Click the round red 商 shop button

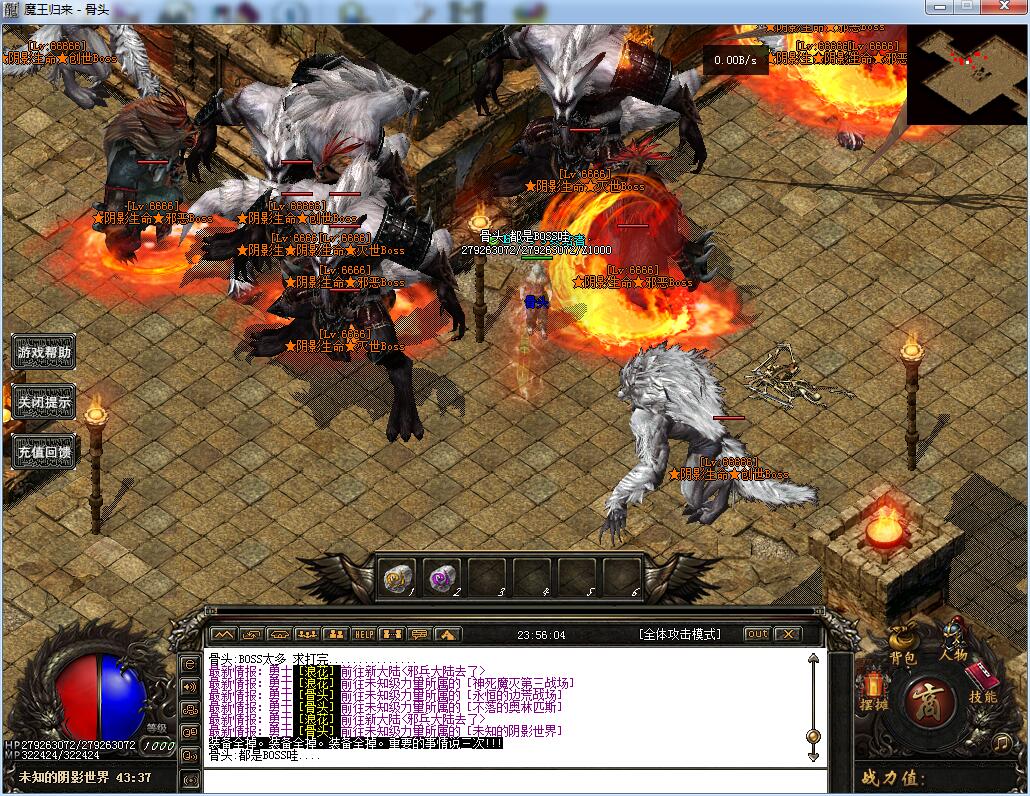tap(927, 702)
